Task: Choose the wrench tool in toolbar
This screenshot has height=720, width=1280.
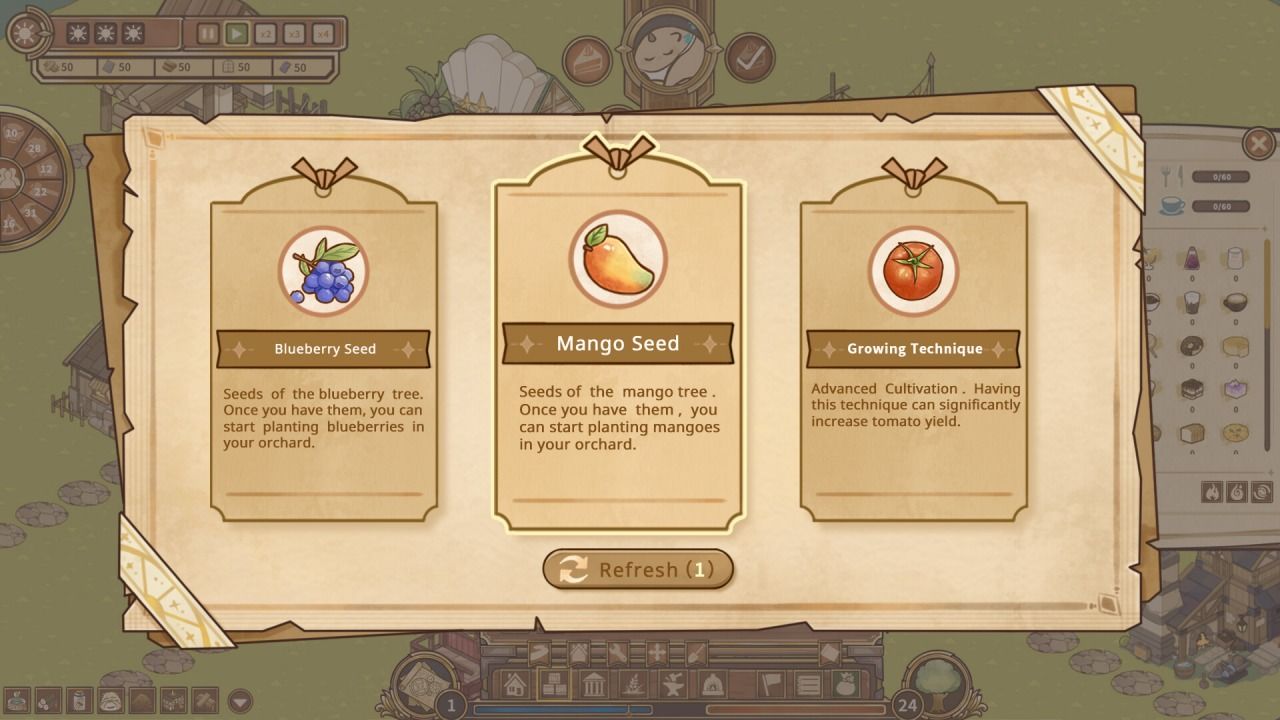Action: coord(617,654)
